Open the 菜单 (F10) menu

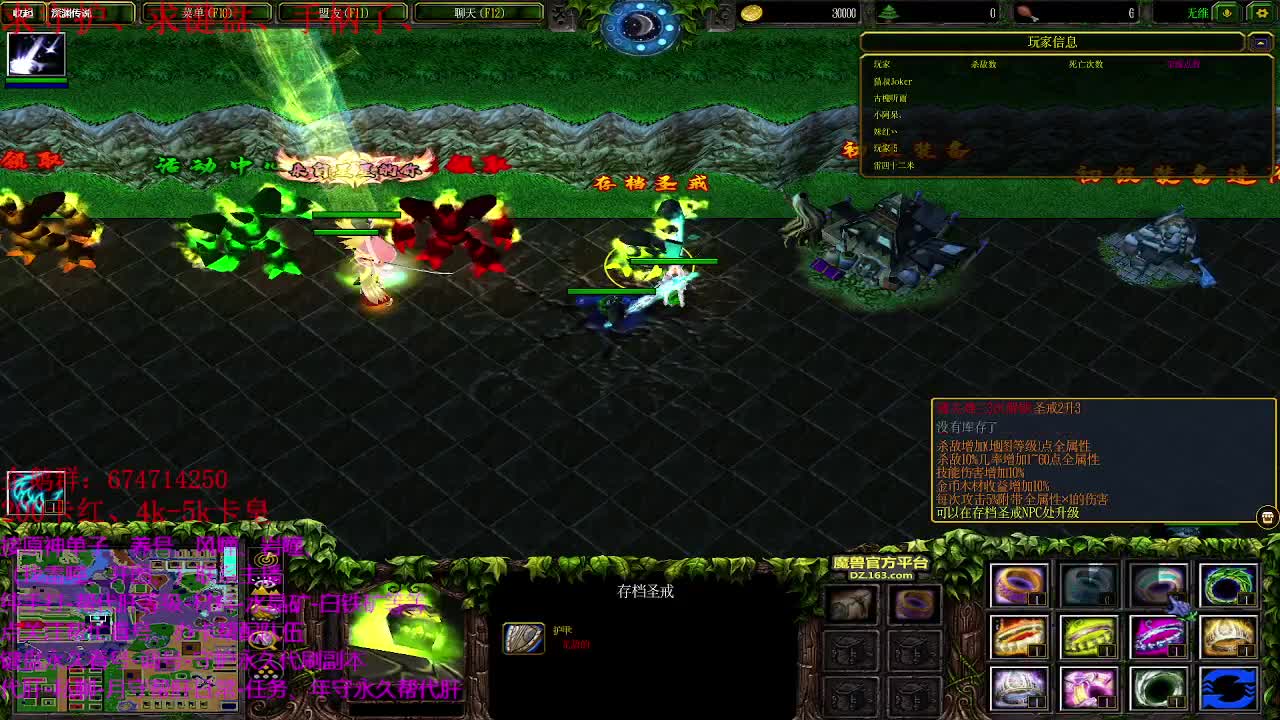click(x=205, y=13)
